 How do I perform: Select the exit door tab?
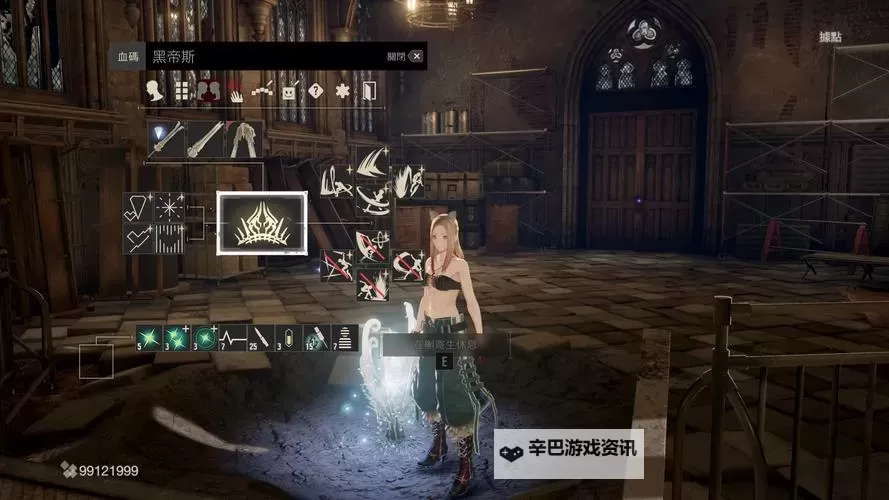click(370, 92)
